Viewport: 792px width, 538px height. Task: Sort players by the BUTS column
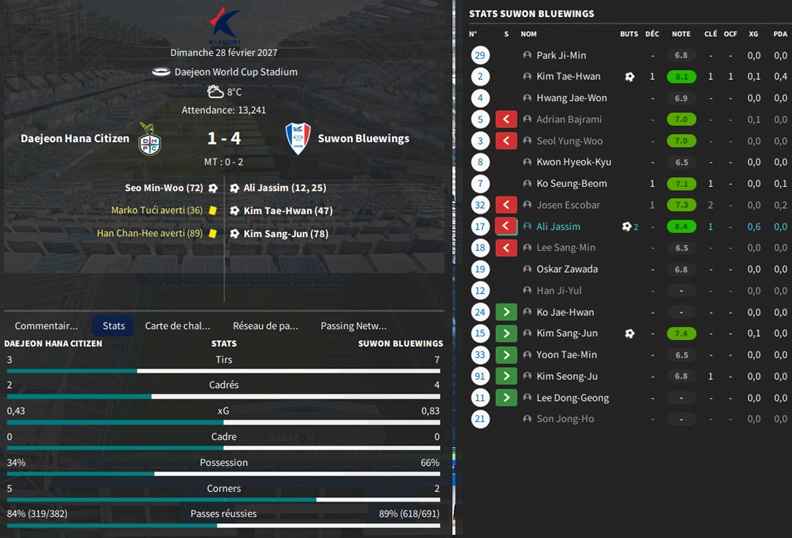[x=628, y=34]
